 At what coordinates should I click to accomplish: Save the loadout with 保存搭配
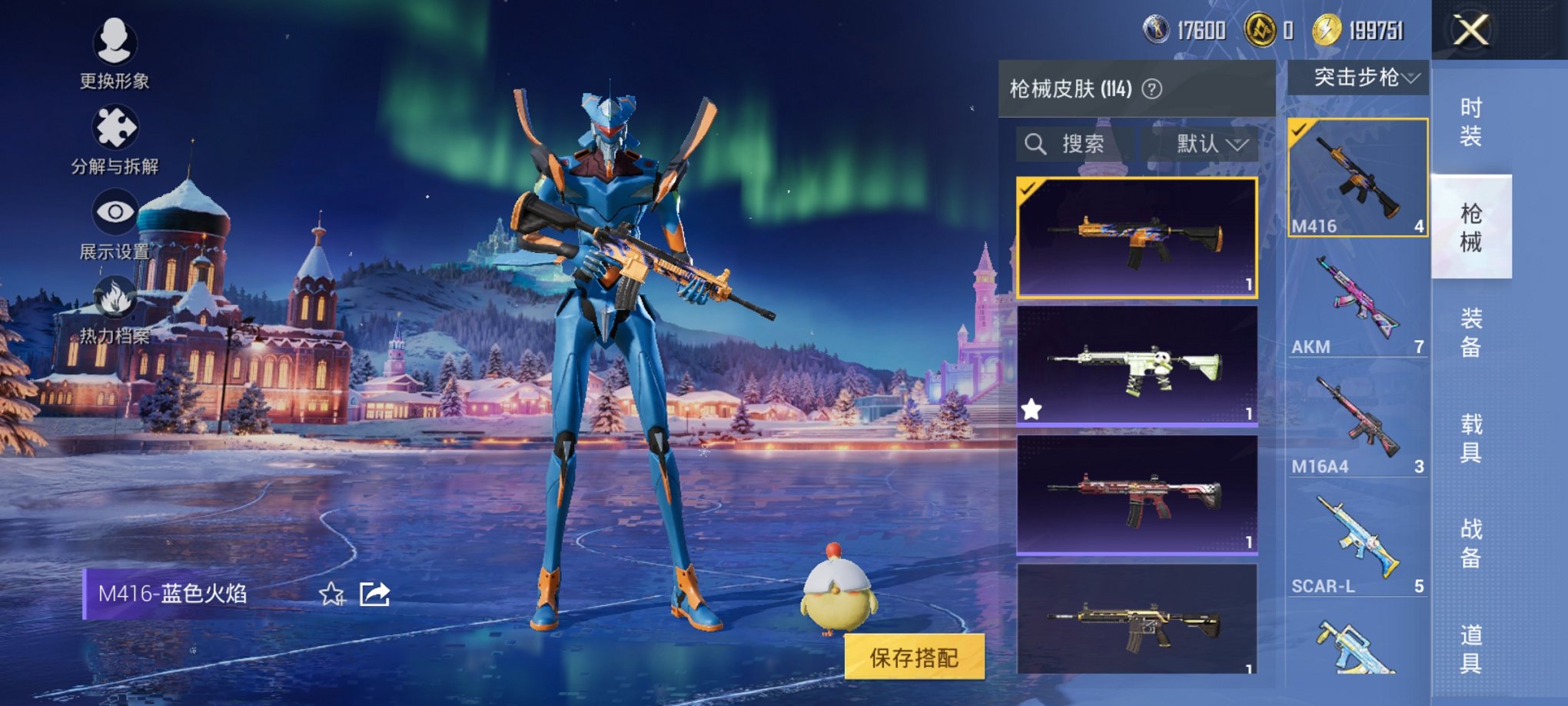coord(914,658)
